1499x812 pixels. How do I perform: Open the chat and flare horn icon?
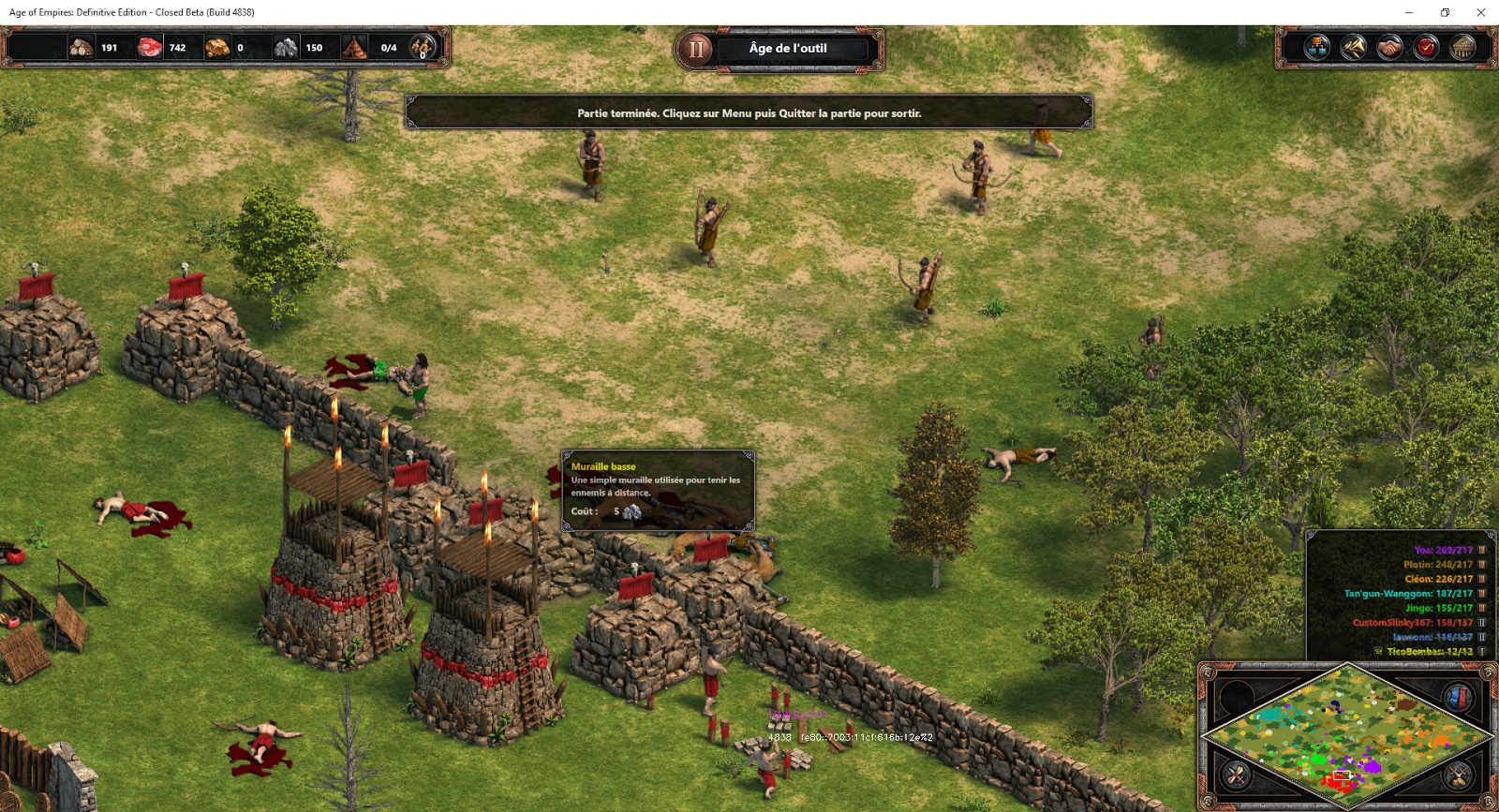[x=1353, y=47]
